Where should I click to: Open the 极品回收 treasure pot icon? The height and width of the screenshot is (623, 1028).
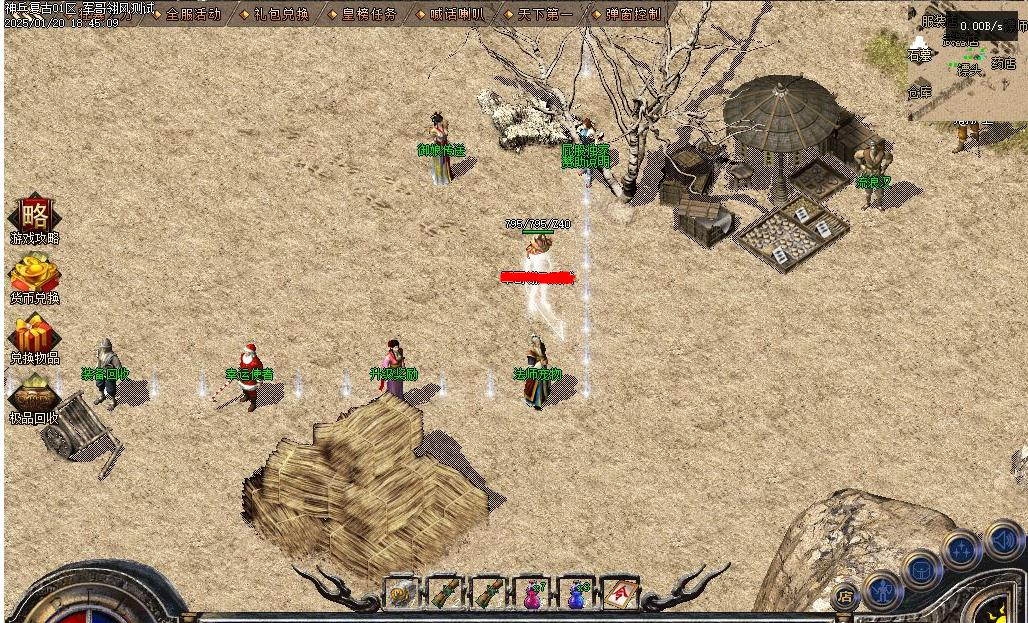(x=35, y=396)
